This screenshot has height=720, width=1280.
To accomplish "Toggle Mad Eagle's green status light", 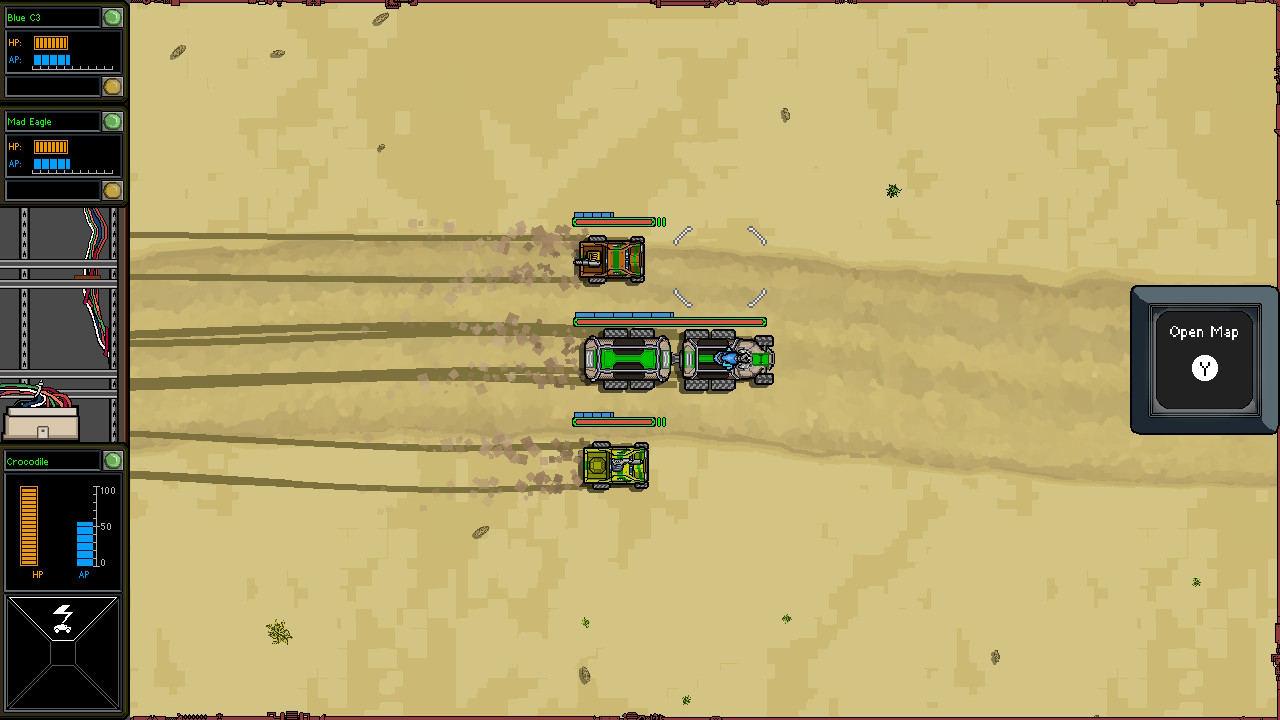I will tap(113, 121).
